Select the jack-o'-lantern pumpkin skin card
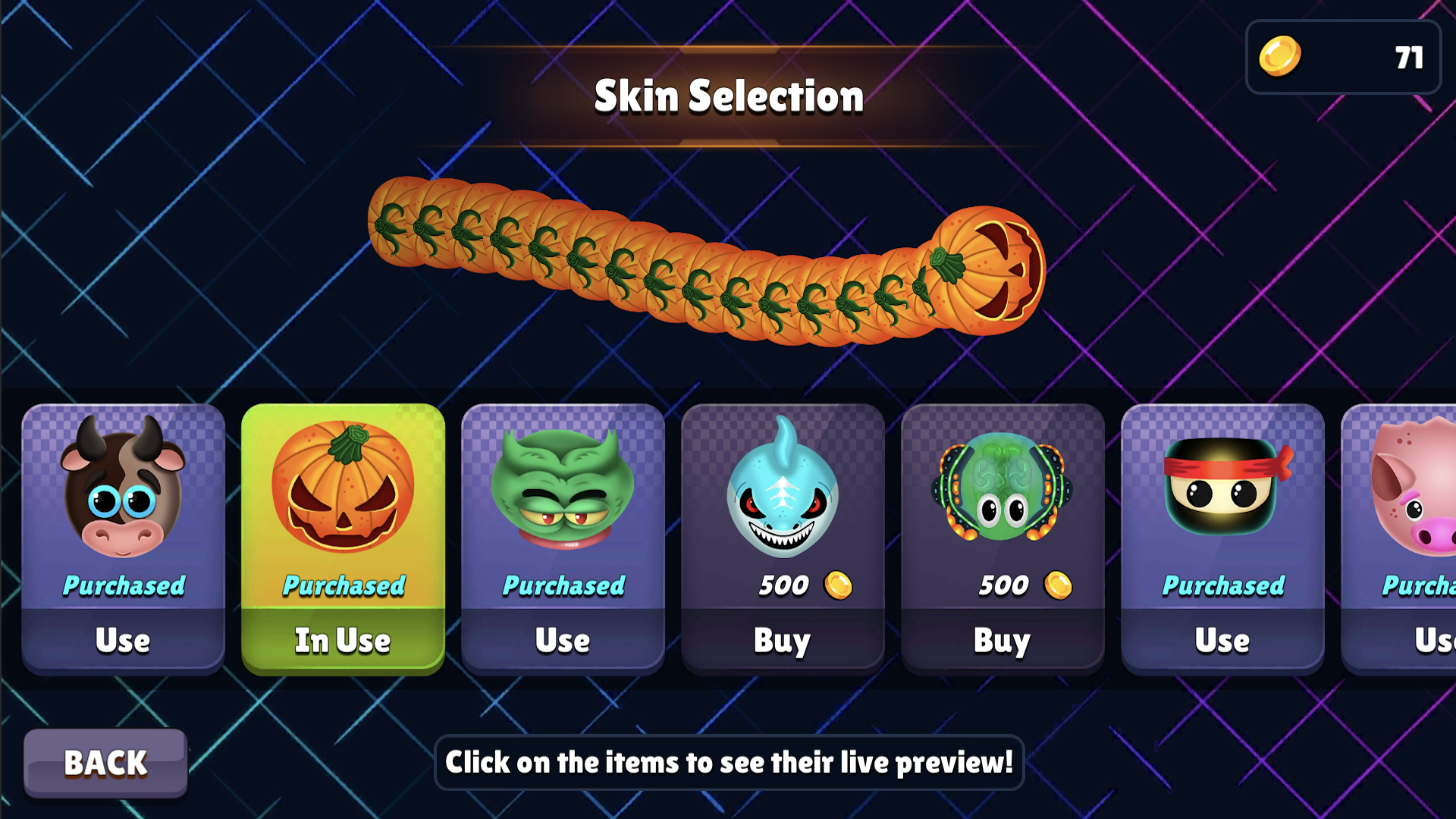1456x819 pixels. [x=343, y=489]
